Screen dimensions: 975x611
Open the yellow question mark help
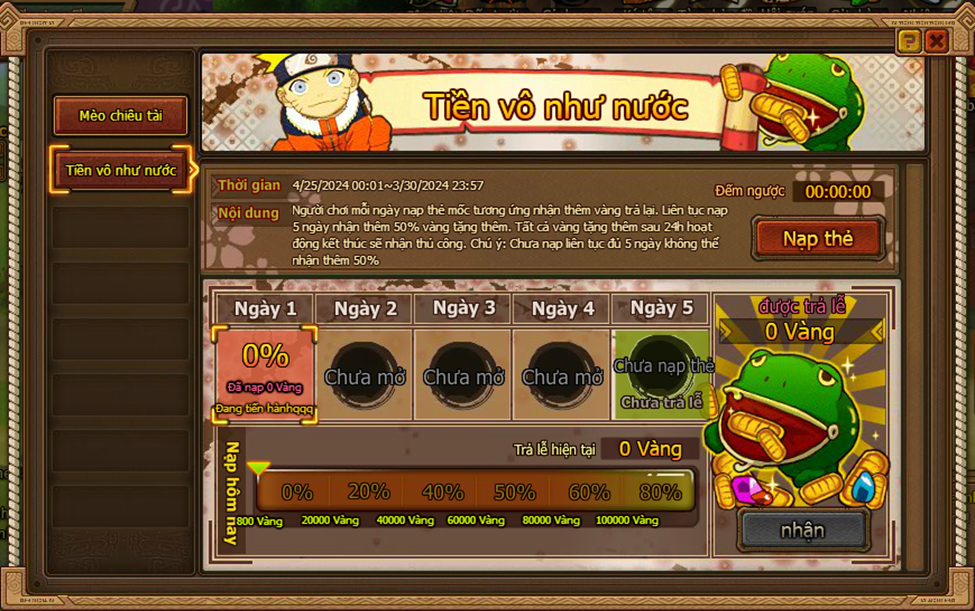(909, 41)
